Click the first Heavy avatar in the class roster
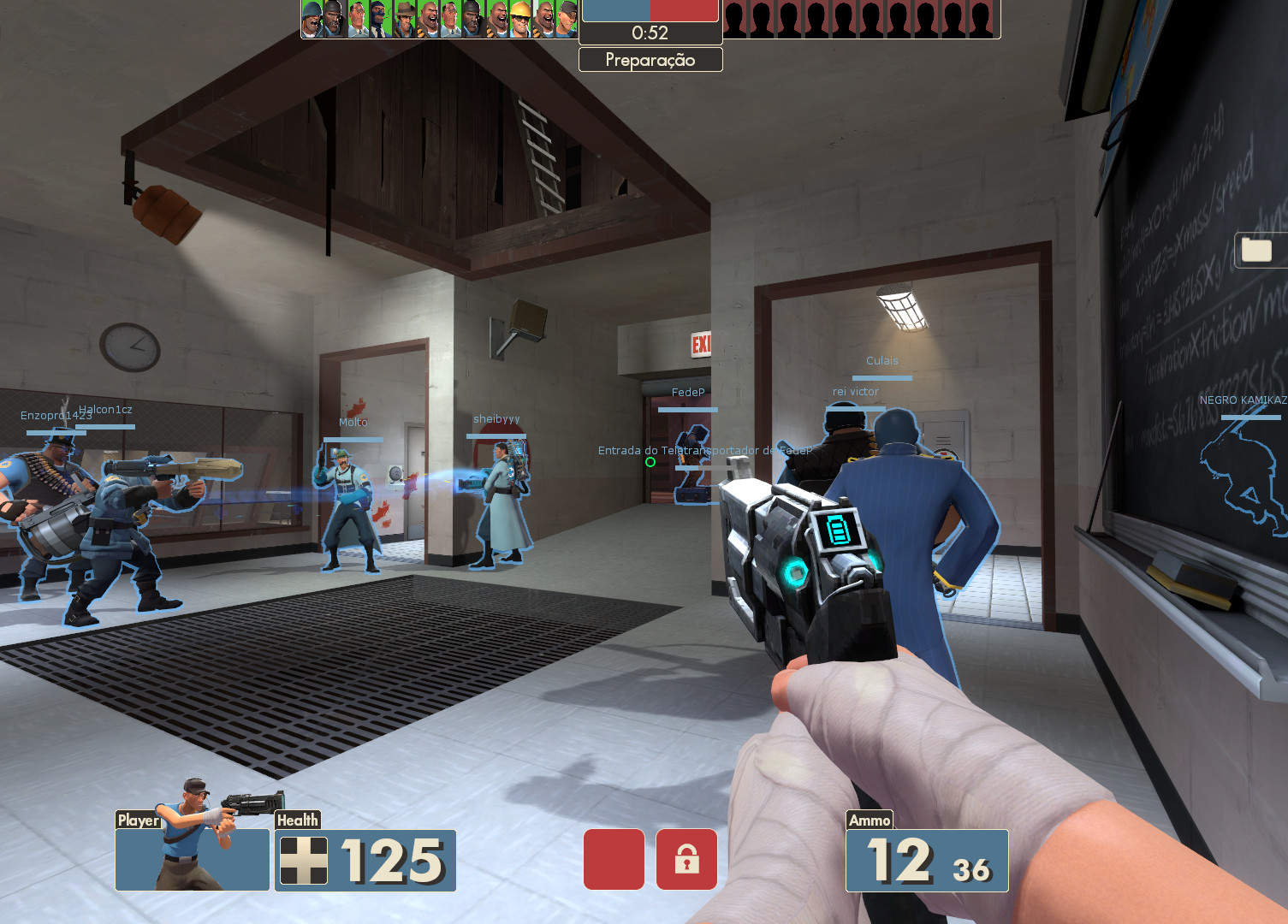The height and width of the screenshot is (924, 1288). 429,17
